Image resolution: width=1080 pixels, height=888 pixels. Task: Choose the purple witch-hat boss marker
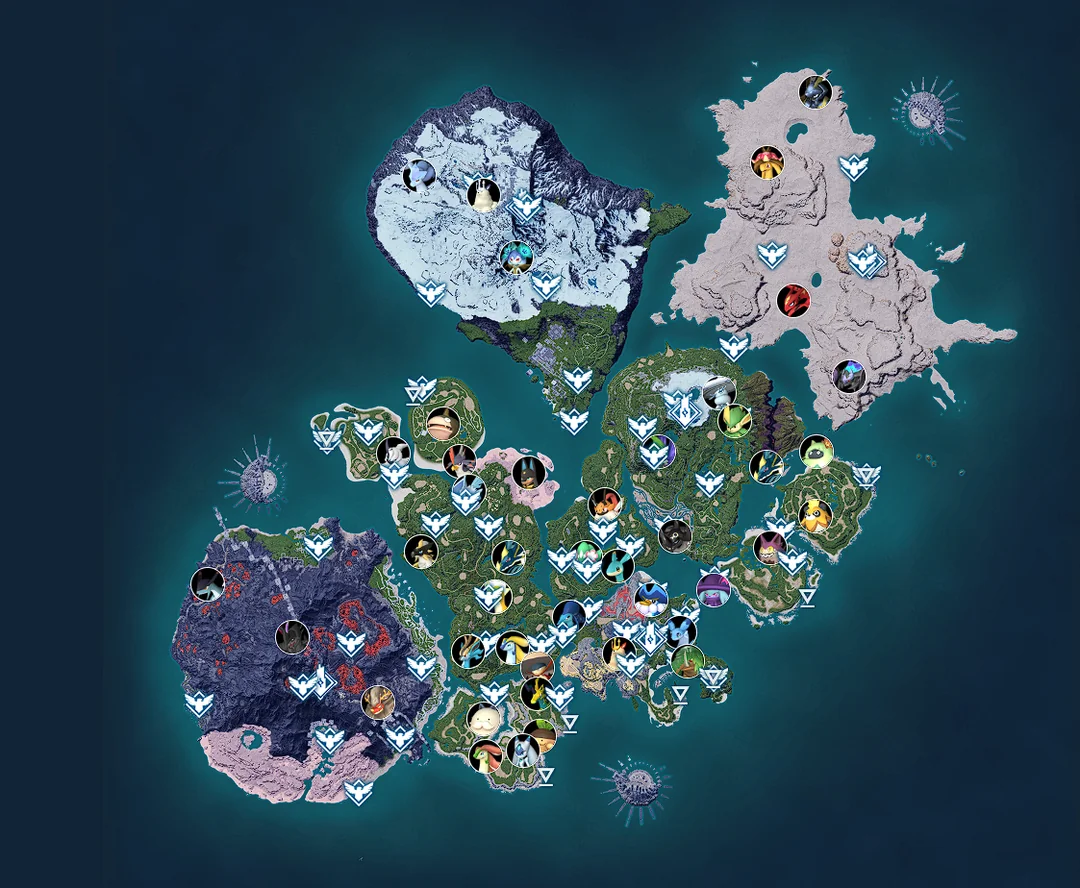click(713, 590)
